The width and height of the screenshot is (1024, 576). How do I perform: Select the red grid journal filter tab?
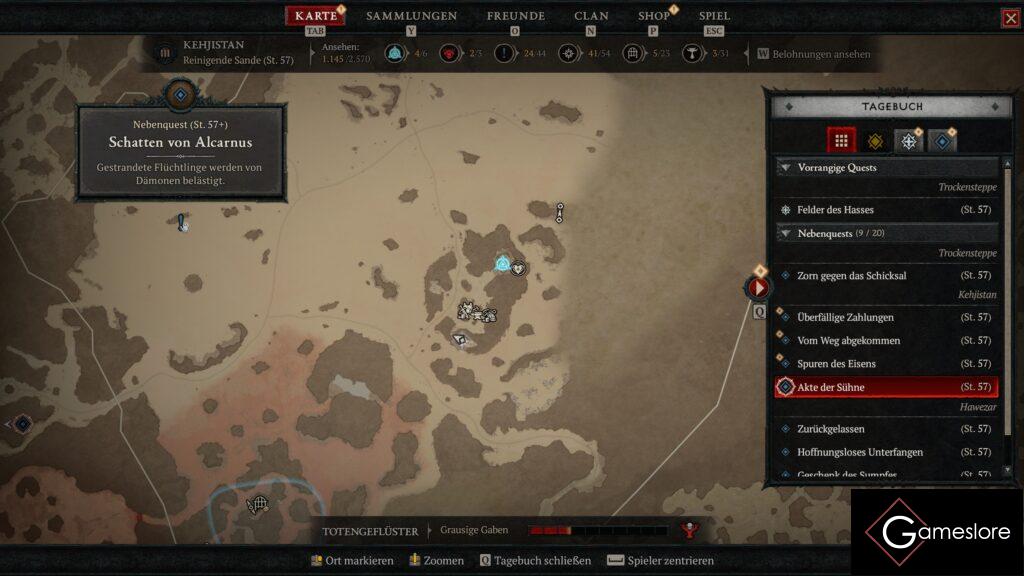(841, 140)
